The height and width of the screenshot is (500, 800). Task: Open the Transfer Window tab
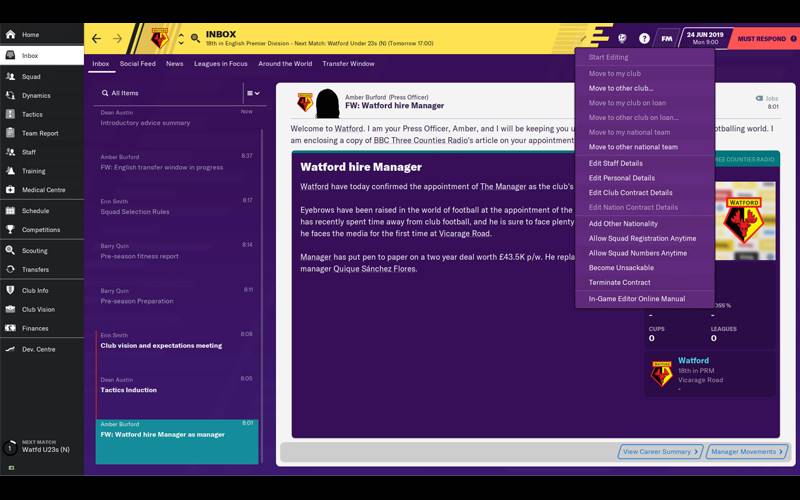[348, 64]
